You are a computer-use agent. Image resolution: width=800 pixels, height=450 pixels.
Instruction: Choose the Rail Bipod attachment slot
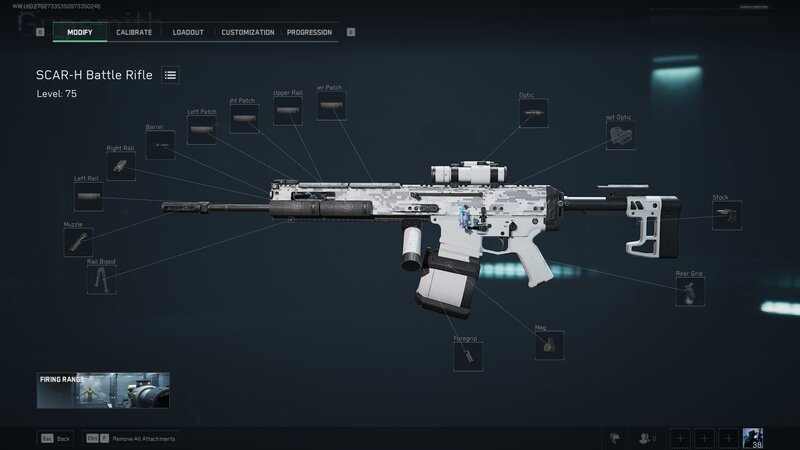[x=101, y=279]
